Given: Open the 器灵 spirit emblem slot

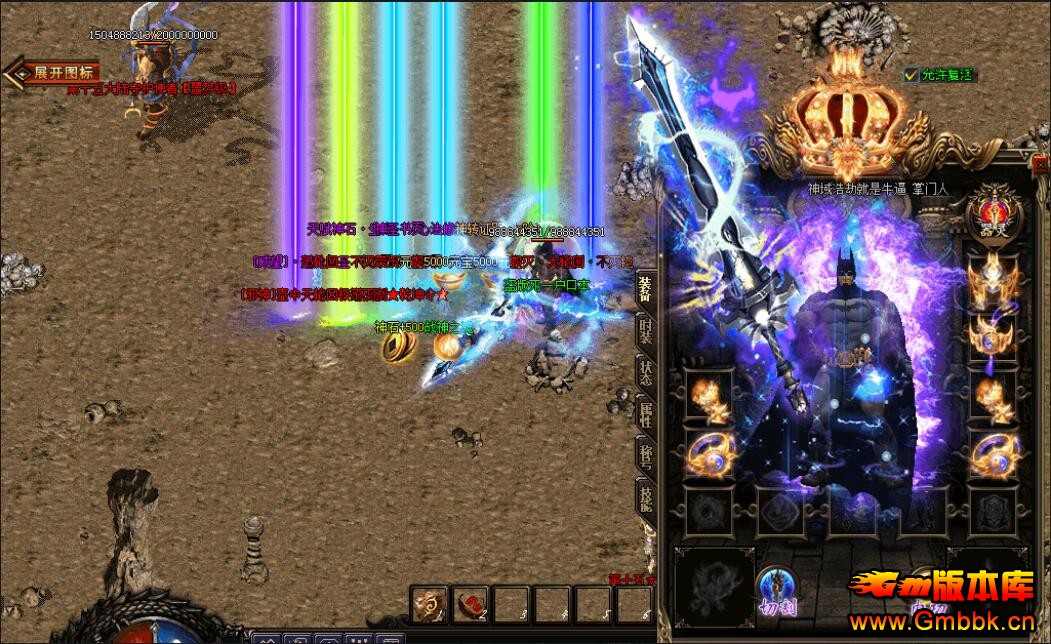Looking at the screenshot, I should click(994, 211).
